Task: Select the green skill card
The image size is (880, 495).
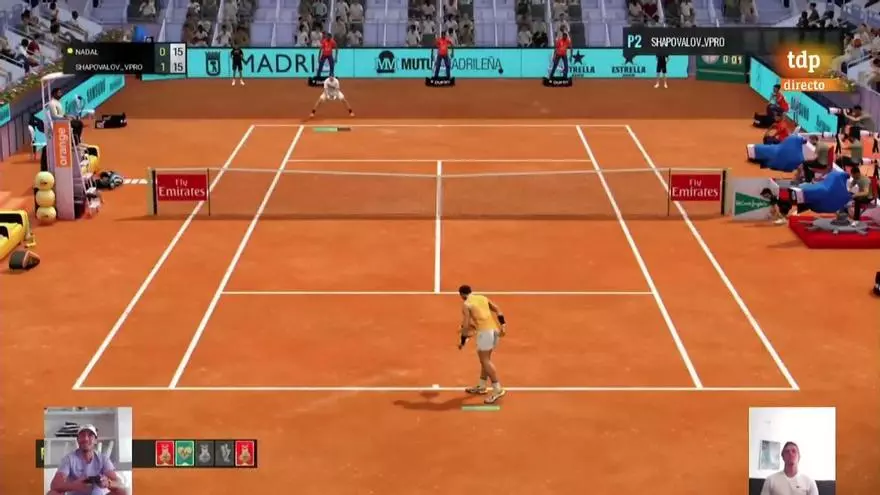Action: pos(185,453)
